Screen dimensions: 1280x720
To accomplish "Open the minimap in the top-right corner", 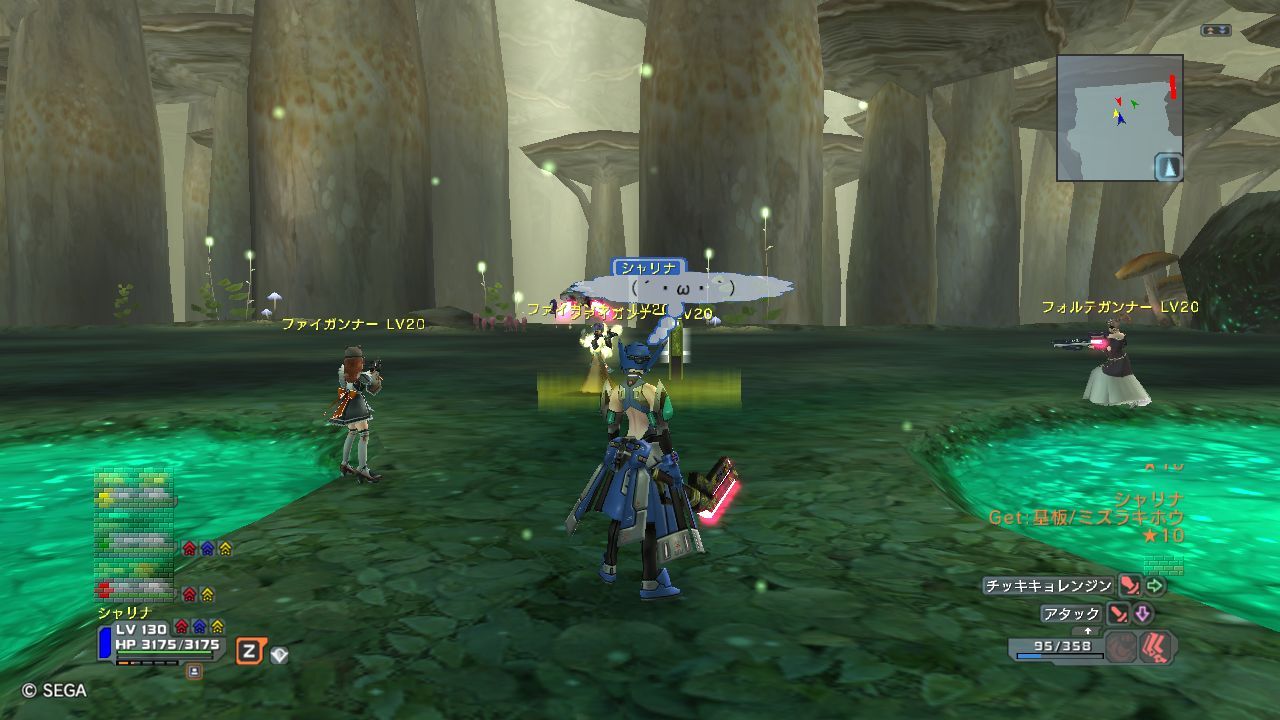I will (x=1119, y=117).
